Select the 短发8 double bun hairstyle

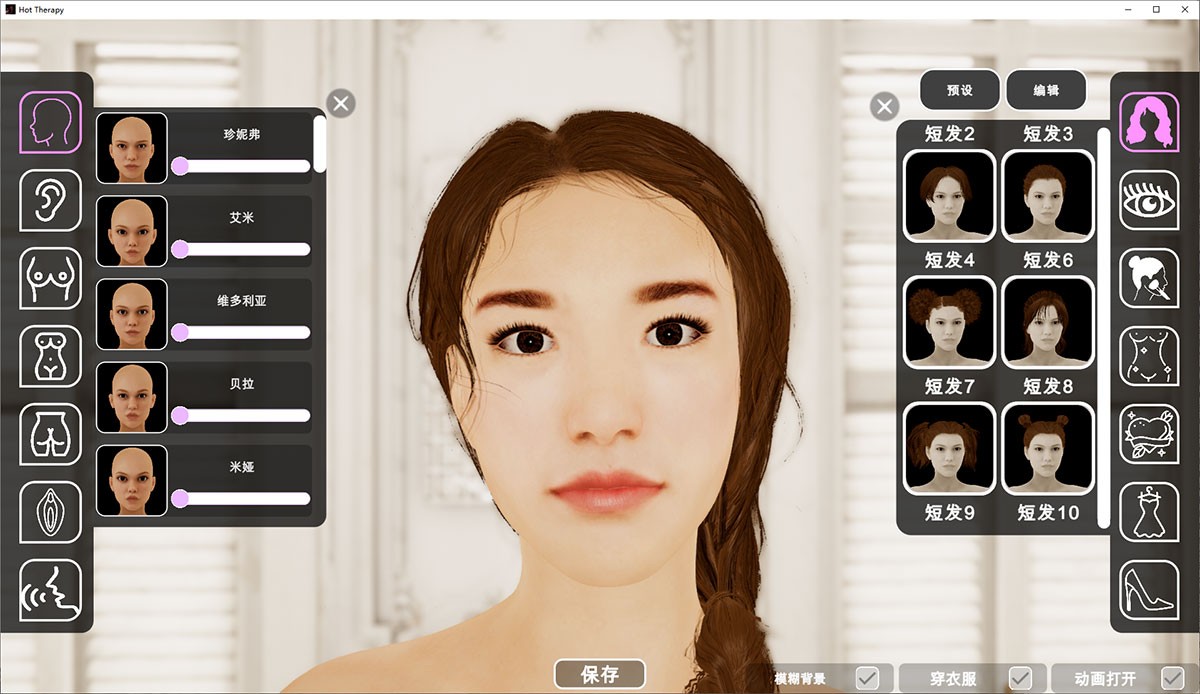1047,448
